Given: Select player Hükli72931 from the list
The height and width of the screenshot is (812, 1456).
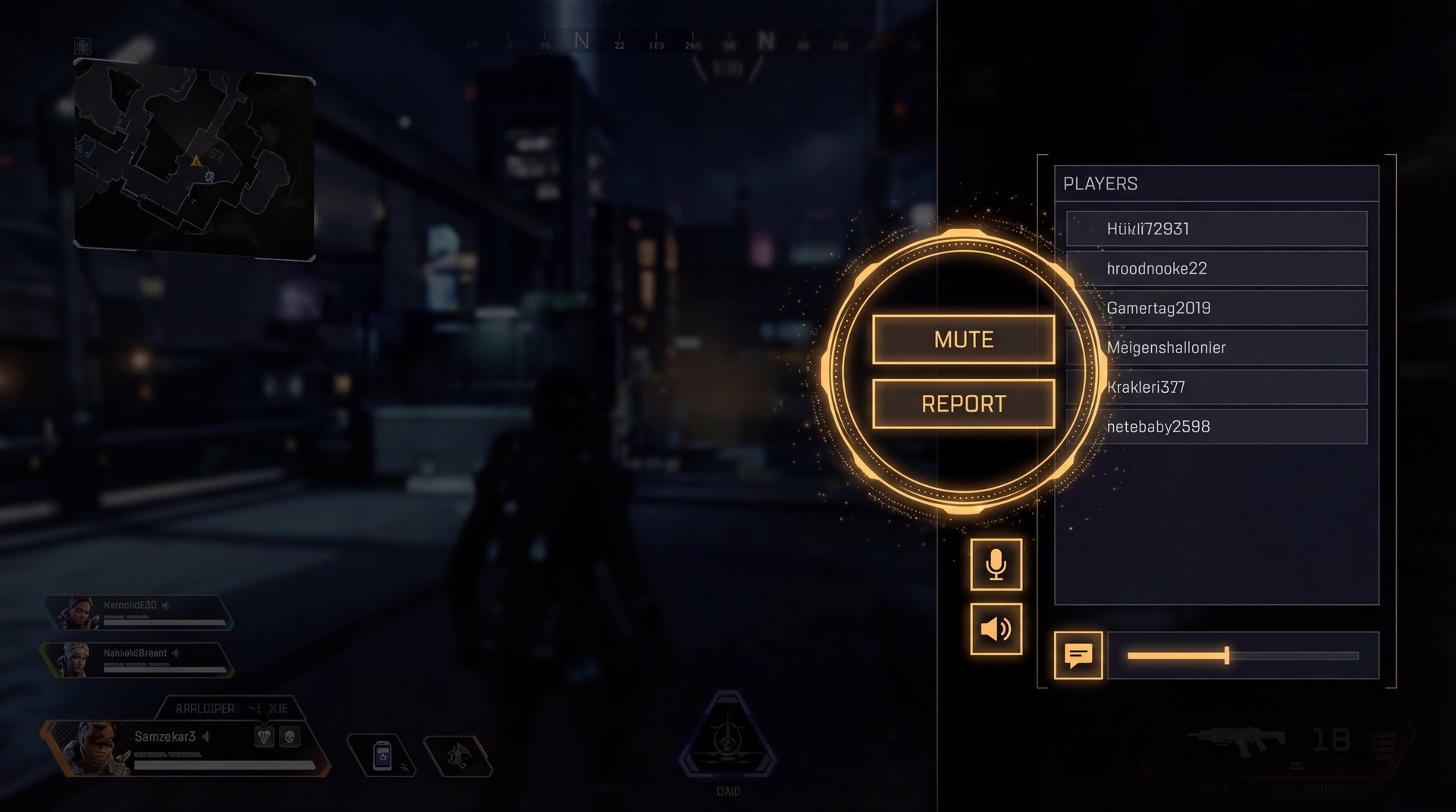Looking at the screenshot, I should [x=1216, y=229].
